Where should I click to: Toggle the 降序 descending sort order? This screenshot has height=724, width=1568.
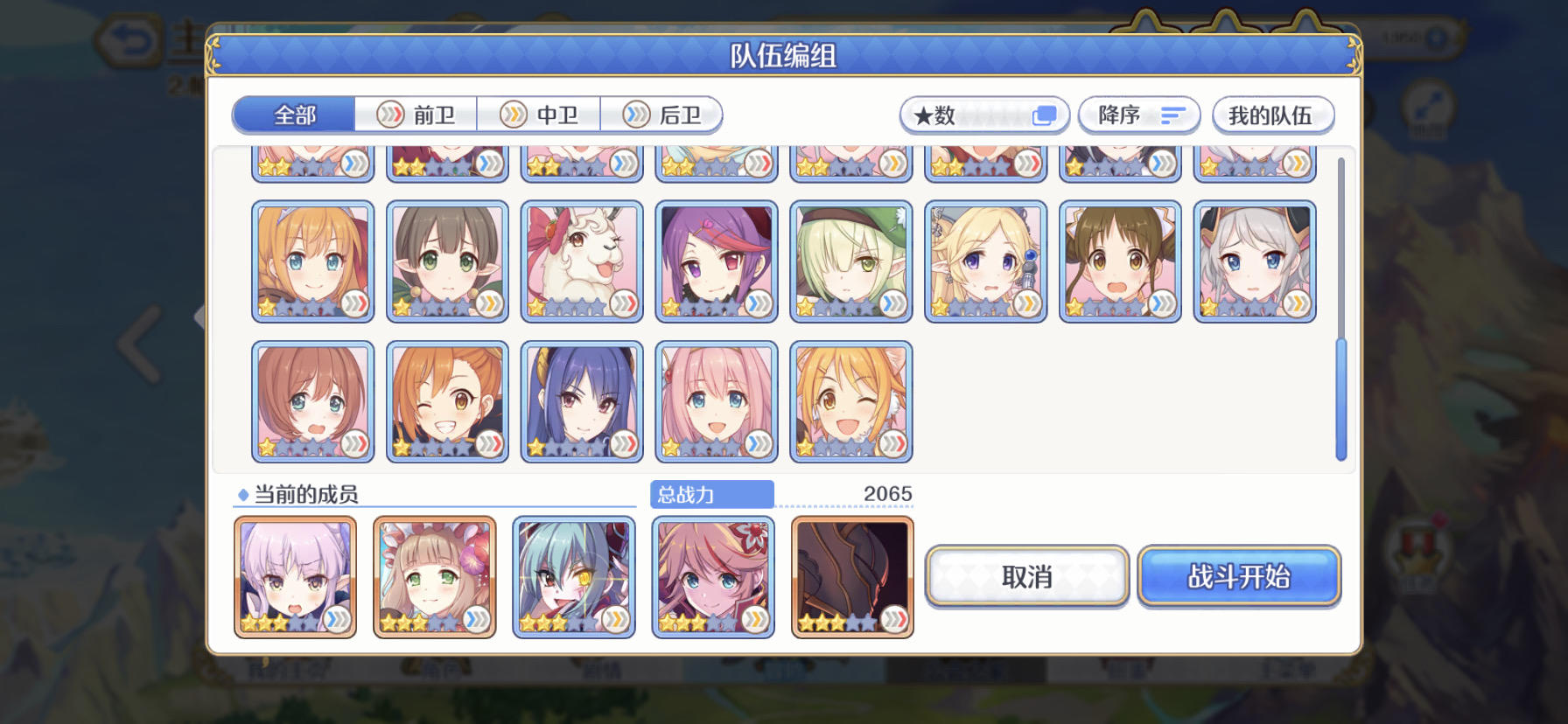(1137, 115)
